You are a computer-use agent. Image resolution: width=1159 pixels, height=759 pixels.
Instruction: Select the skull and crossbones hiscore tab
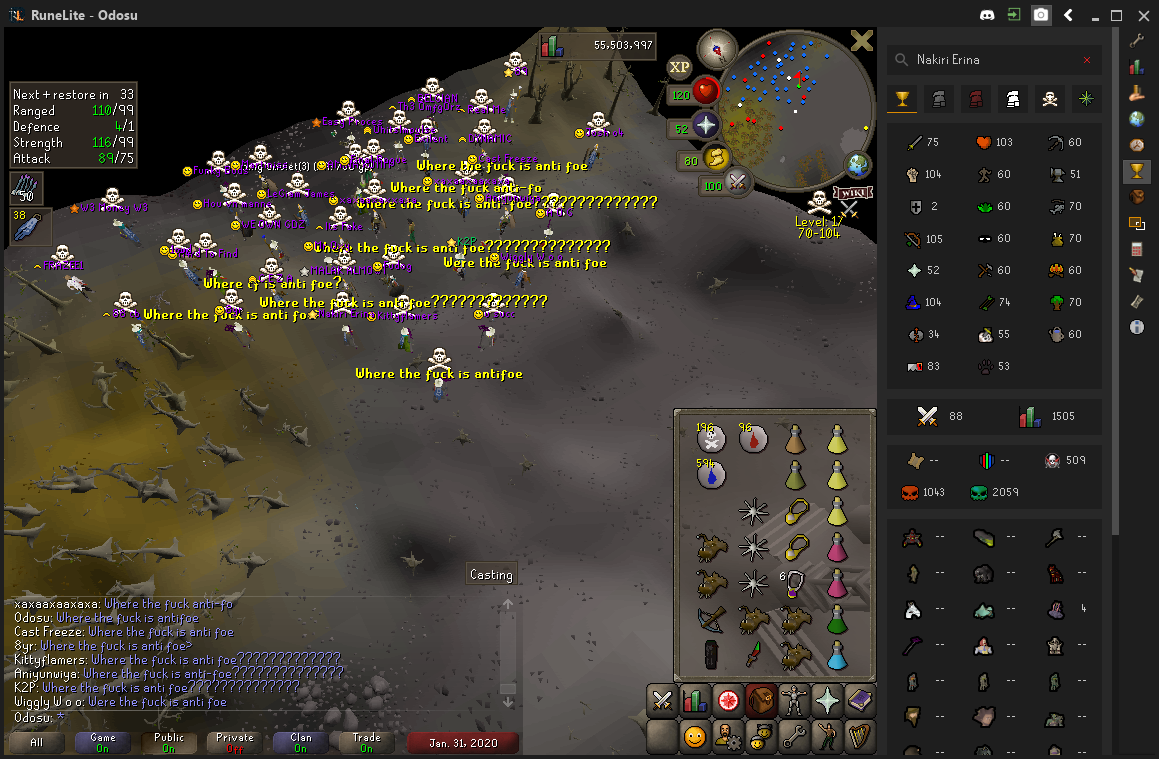coord(1048,98)
